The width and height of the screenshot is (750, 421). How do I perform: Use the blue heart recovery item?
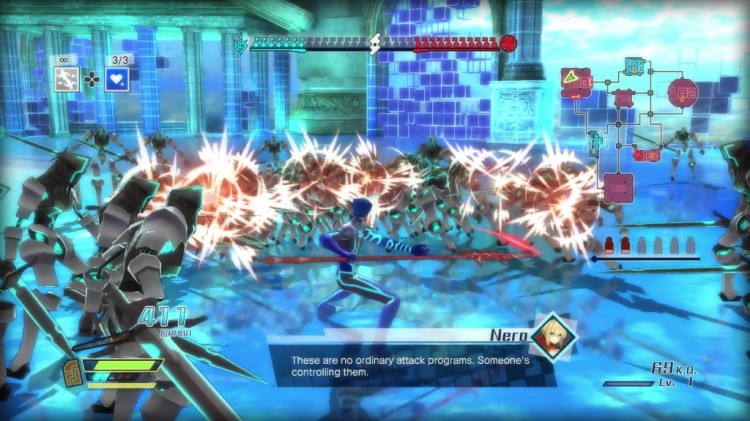point(117,79)
